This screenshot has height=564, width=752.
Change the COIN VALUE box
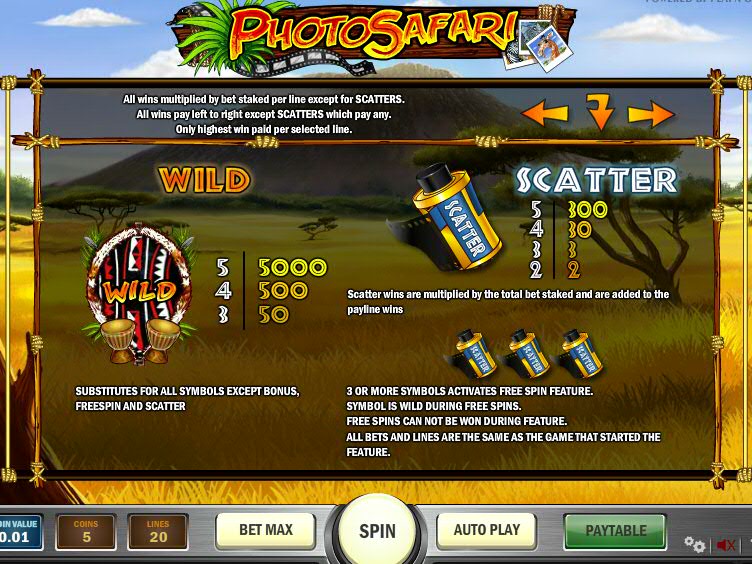point(20,531)
